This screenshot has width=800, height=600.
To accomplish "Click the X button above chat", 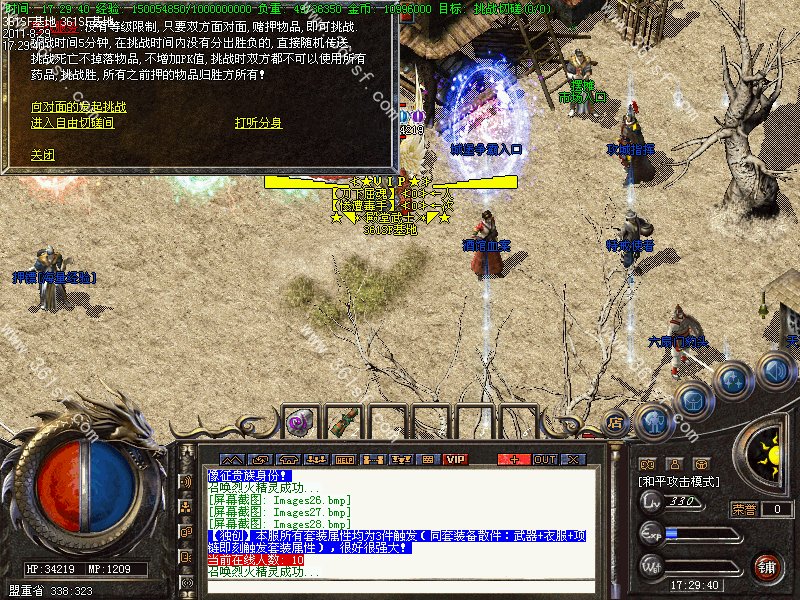I will click(573, 459).
